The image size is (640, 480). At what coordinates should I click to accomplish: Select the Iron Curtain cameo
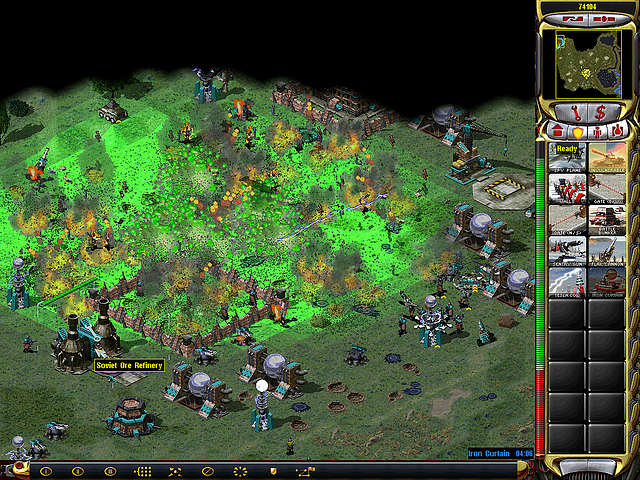coord(607,278)
